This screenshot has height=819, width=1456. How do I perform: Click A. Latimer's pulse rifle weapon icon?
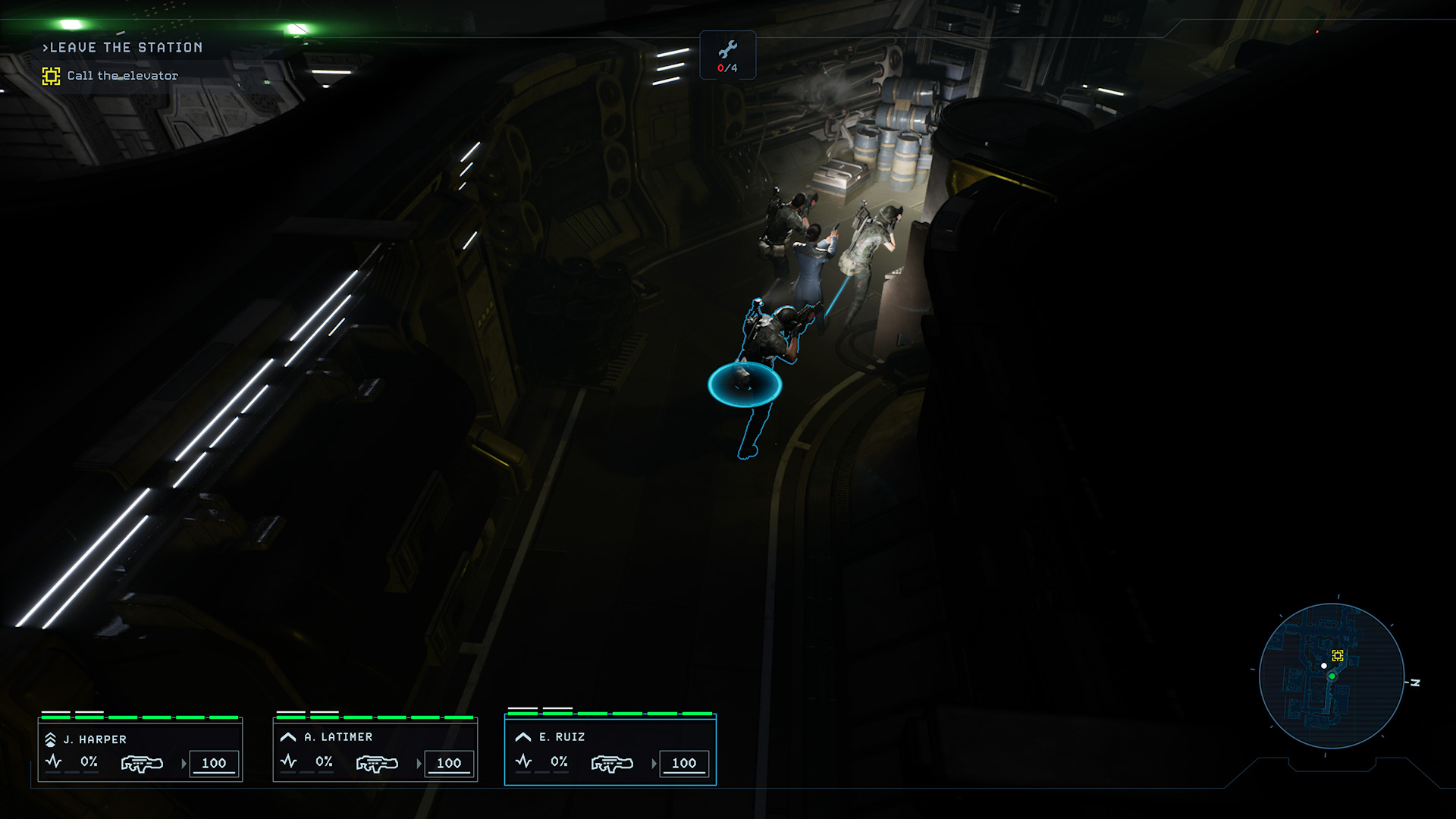click(x=377, y=763)
